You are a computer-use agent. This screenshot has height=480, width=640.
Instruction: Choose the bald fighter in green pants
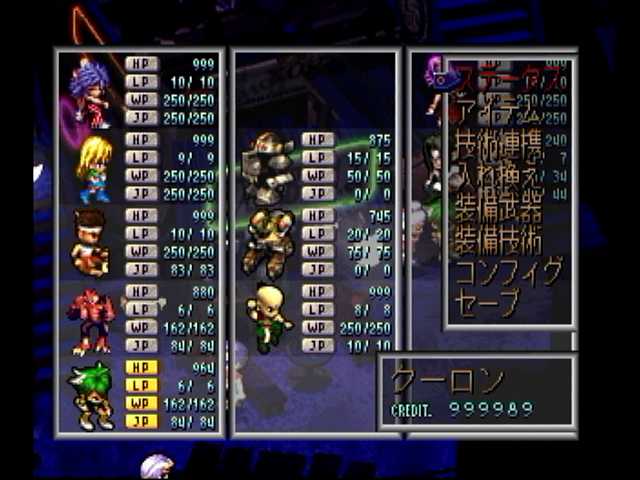[268, 318]
